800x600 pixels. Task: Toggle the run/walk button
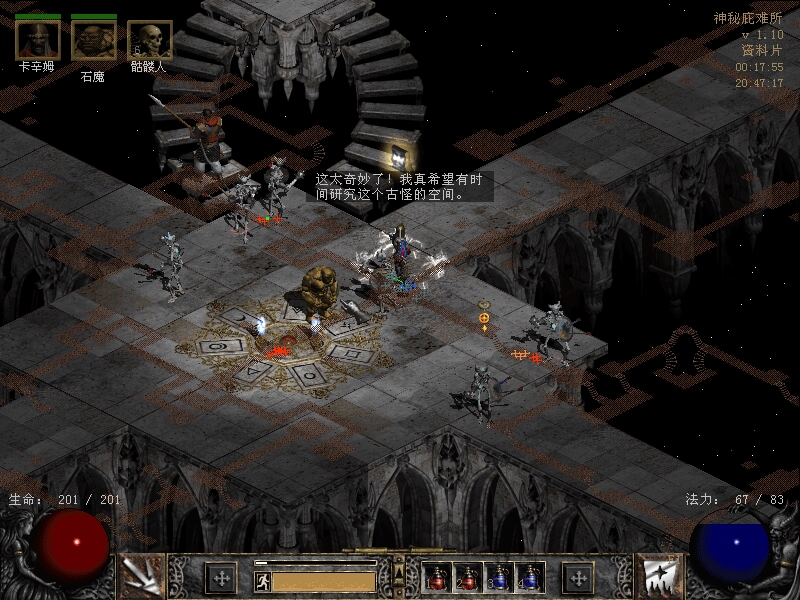click(262, 580)
